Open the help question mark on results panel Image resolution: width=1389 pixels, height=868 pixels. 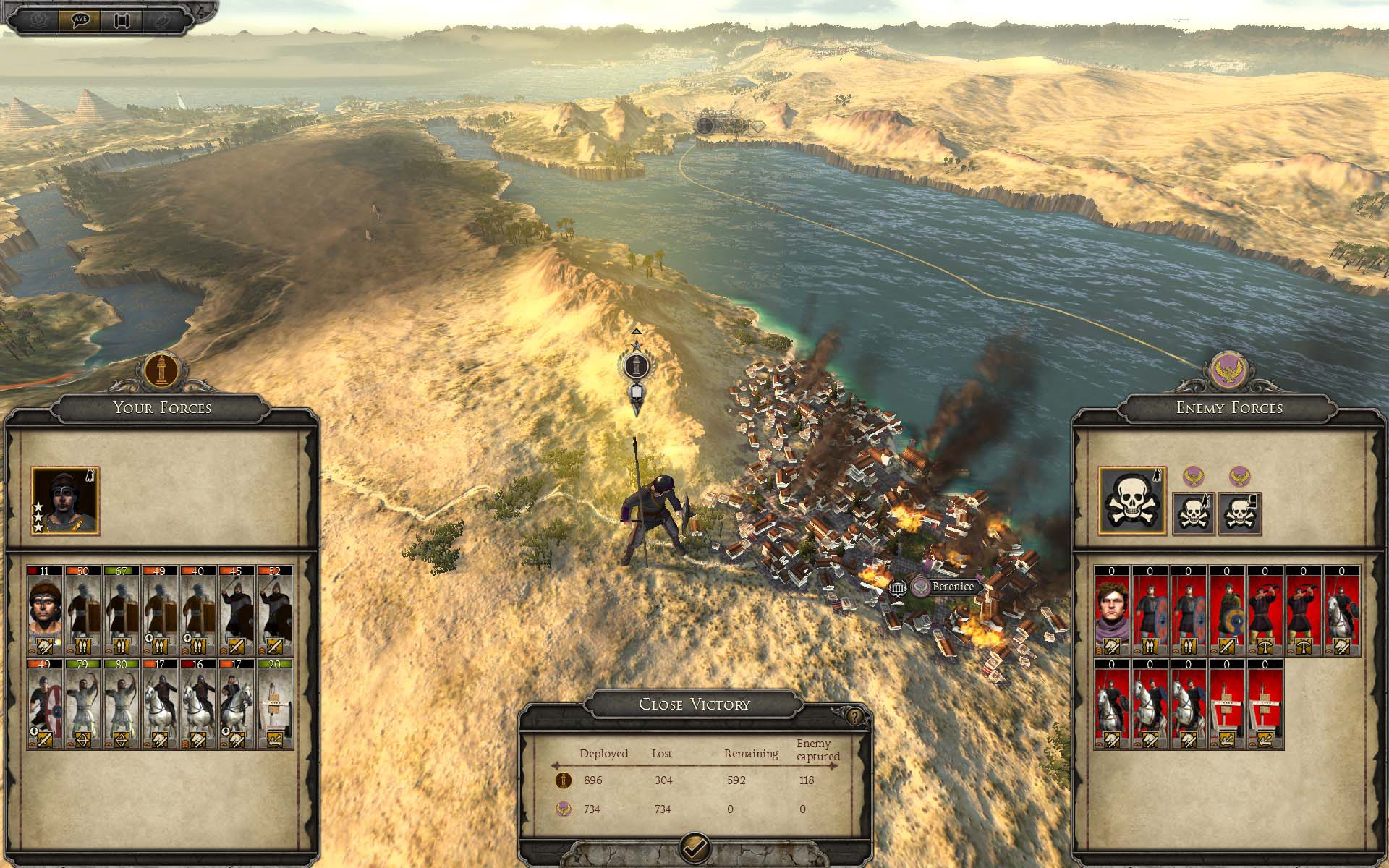855,716
